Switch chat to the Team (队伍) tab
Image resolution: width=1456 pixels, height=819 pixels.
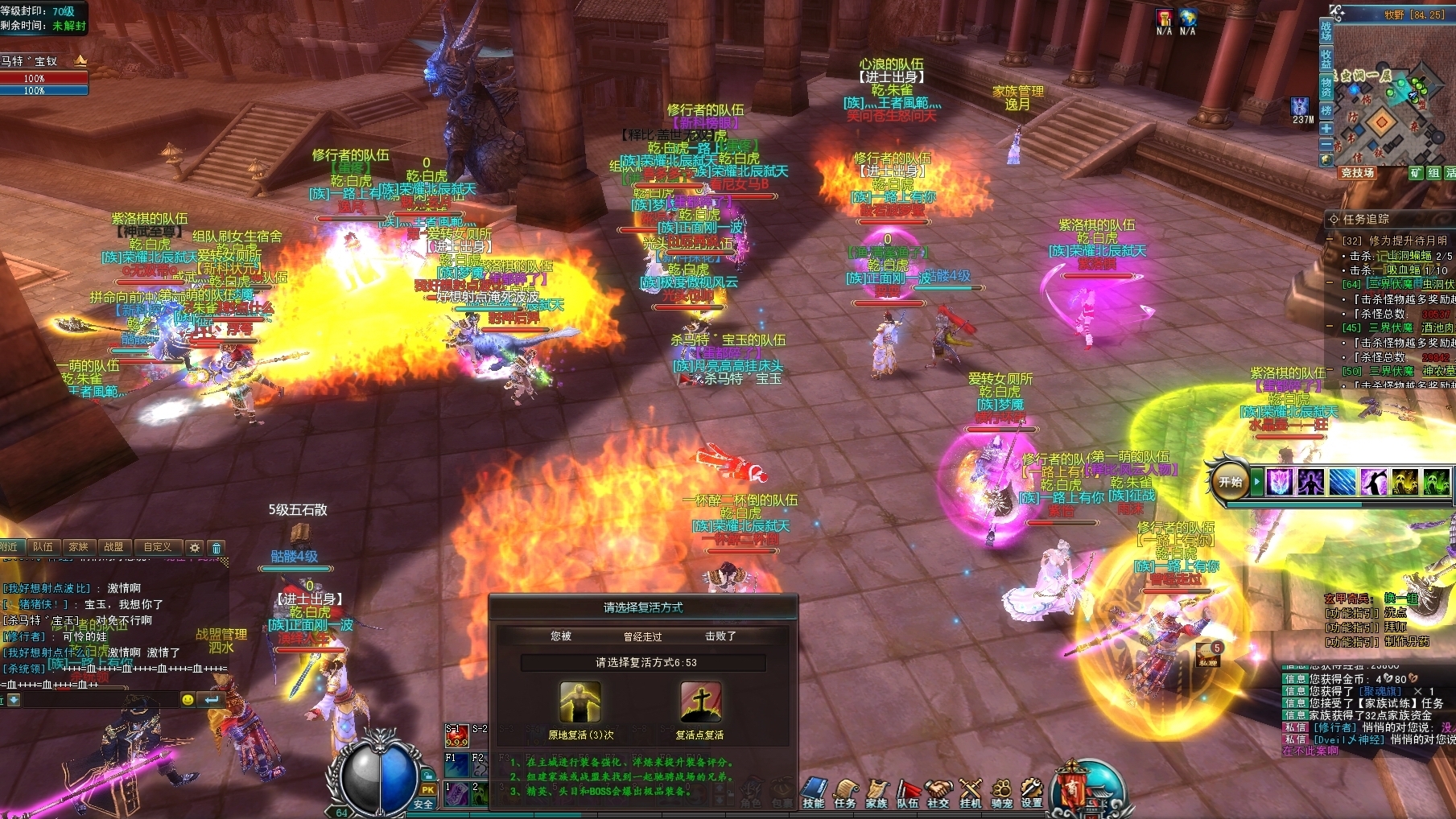coord(43,547)
